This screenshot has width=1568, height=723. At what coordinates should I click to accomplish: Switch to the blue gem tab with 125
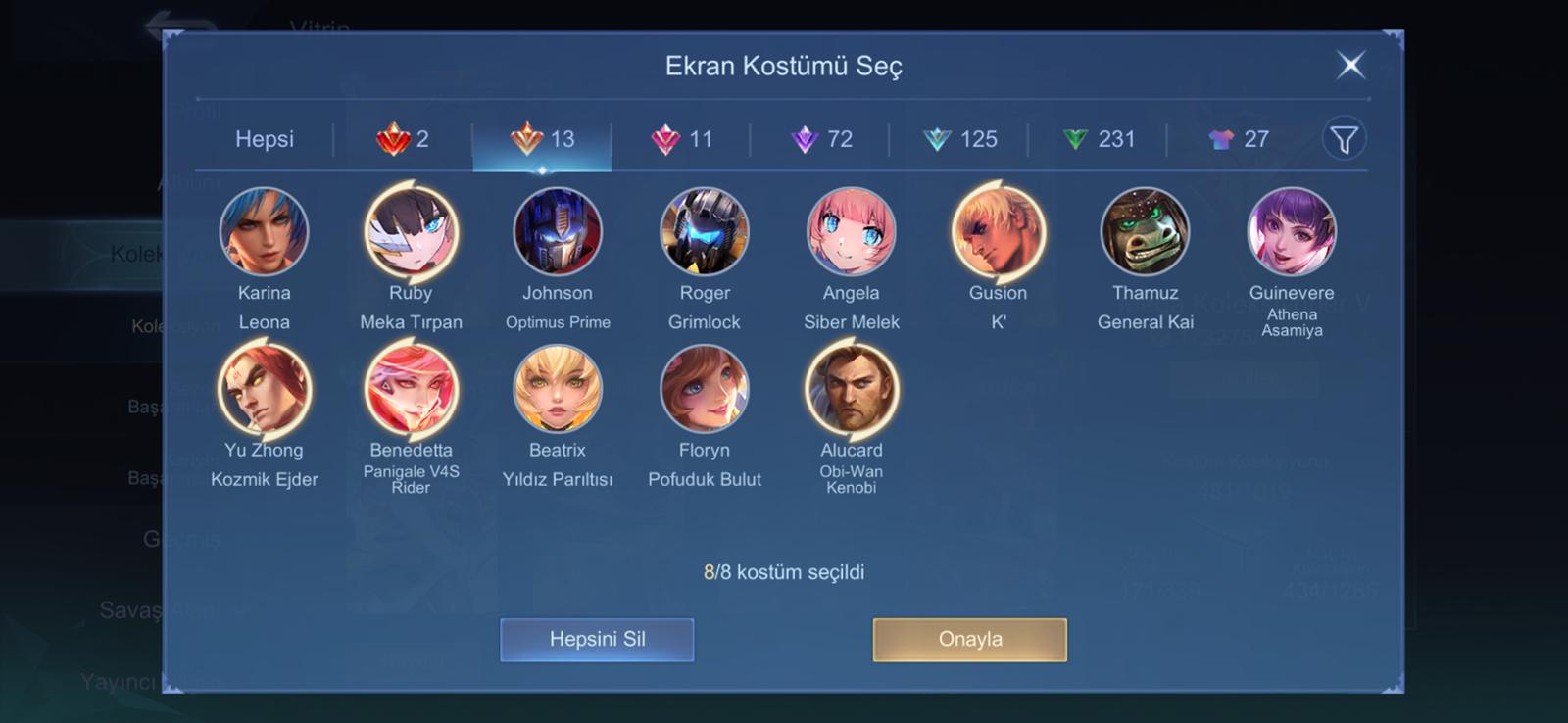[x=960, y=139]
